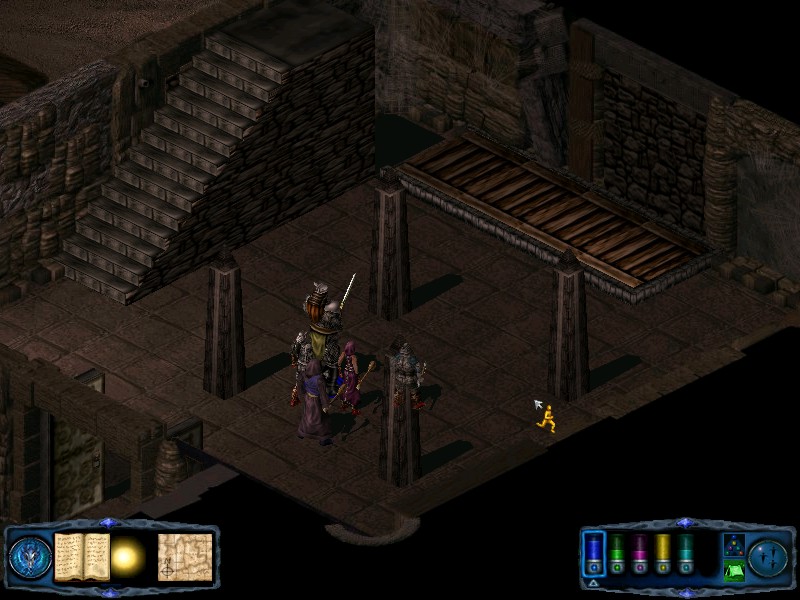This screenshot has width=800, height=600.
Task: Select the blue party member vial
Action: click(593, 552)
